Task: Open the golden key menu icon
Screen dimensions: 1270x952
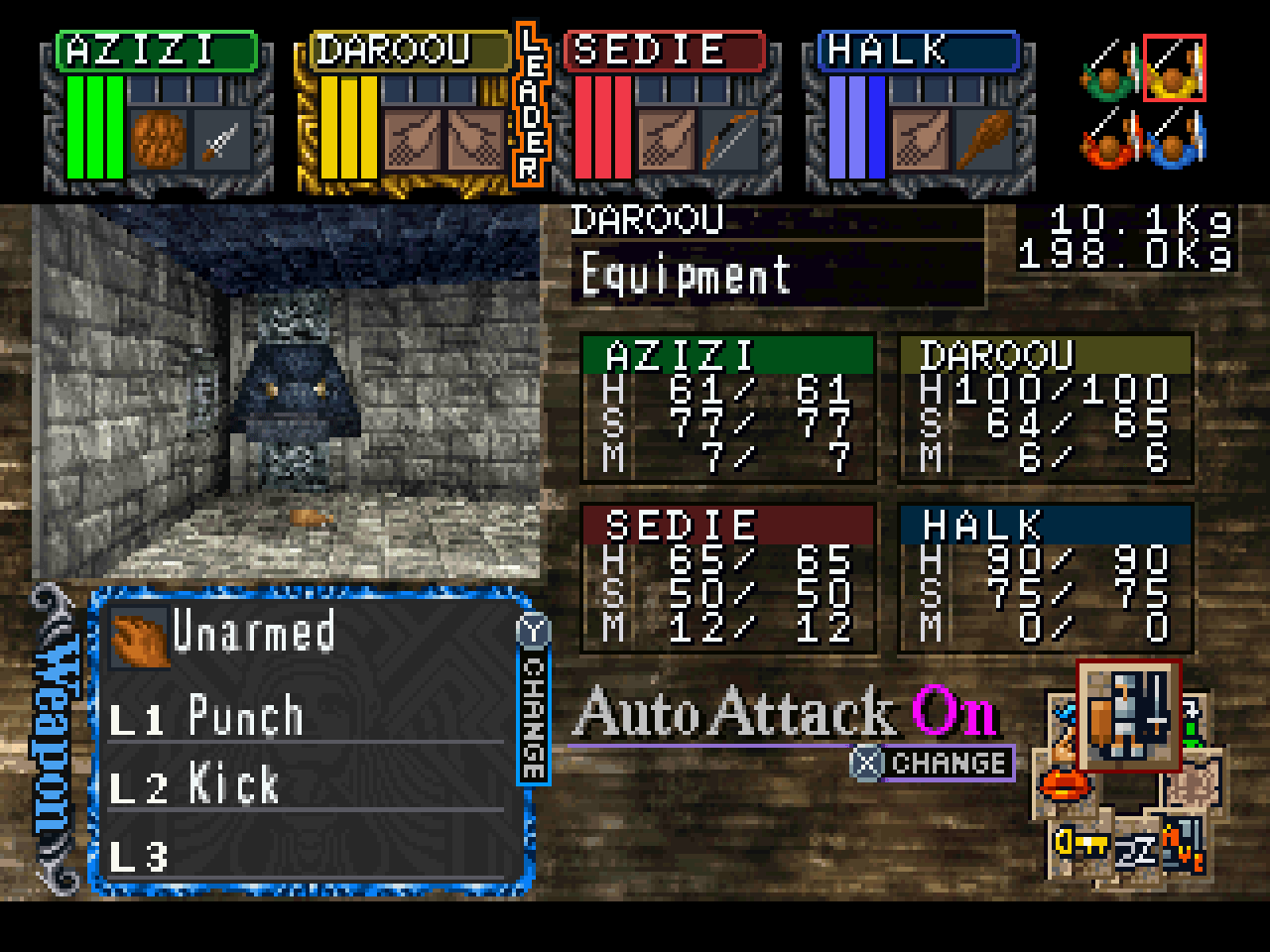Action: (x=1079, y=843)
